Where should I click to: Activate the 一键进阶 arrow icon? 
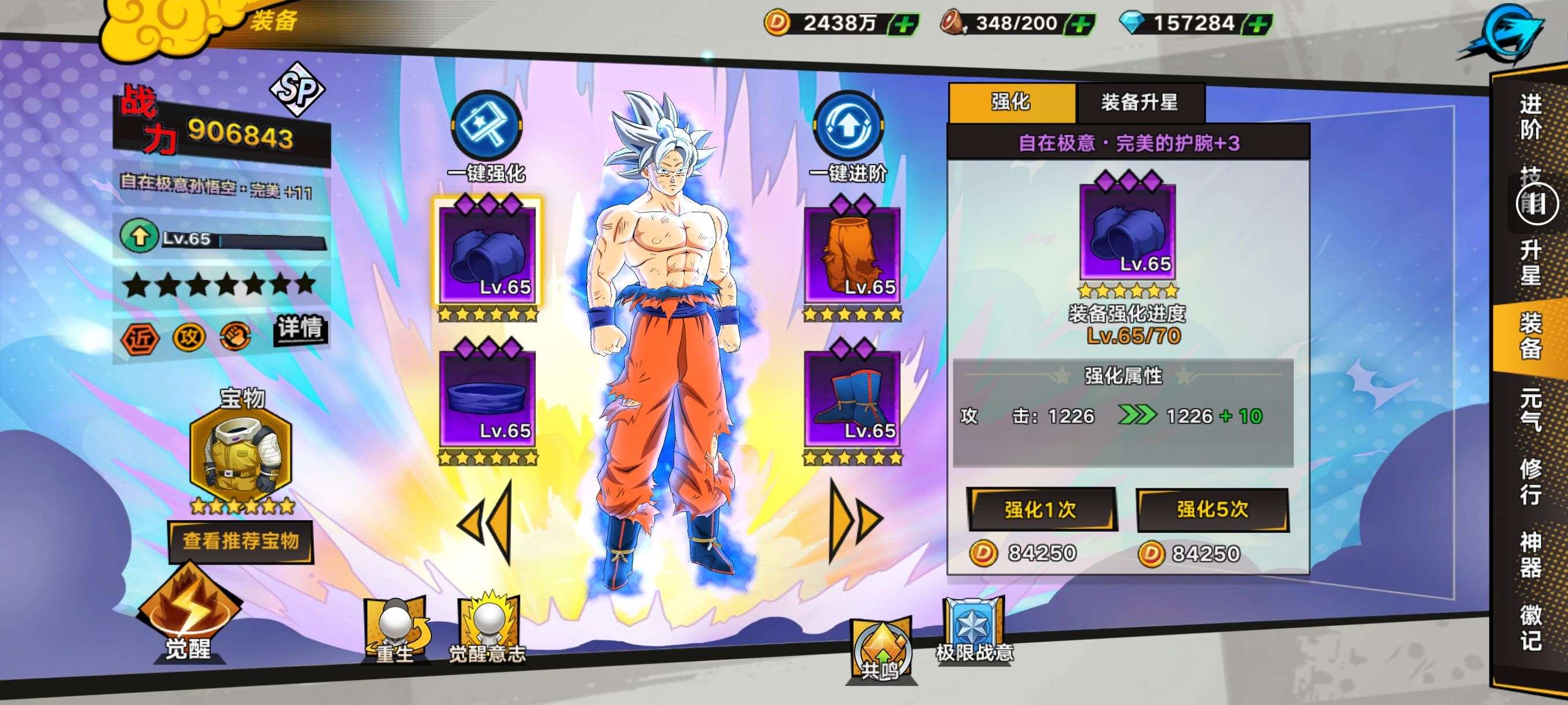click(x=848, y=127)
